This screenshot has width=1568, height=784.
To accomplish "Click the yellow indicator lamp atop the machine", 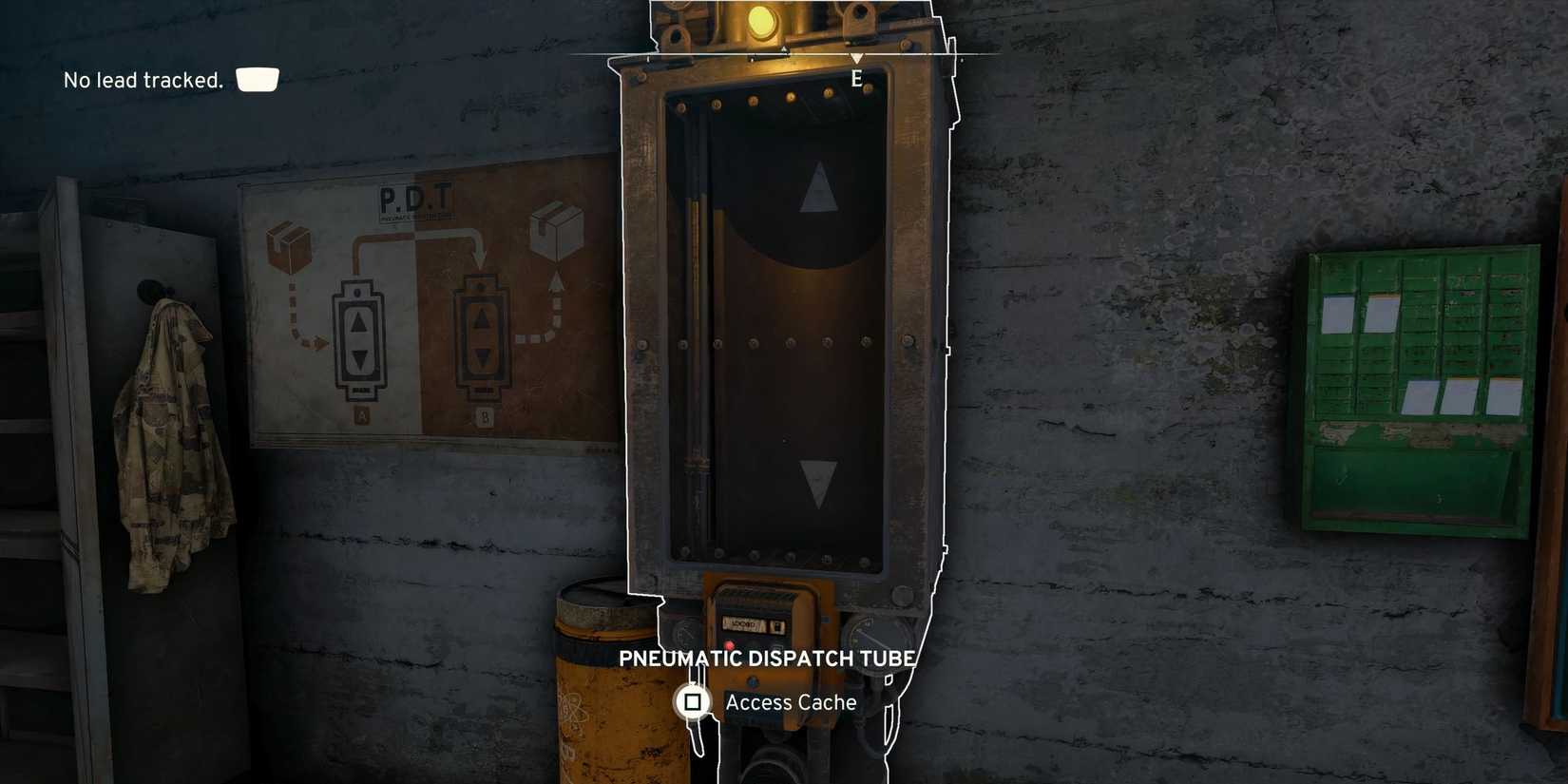I will [760, 21].
